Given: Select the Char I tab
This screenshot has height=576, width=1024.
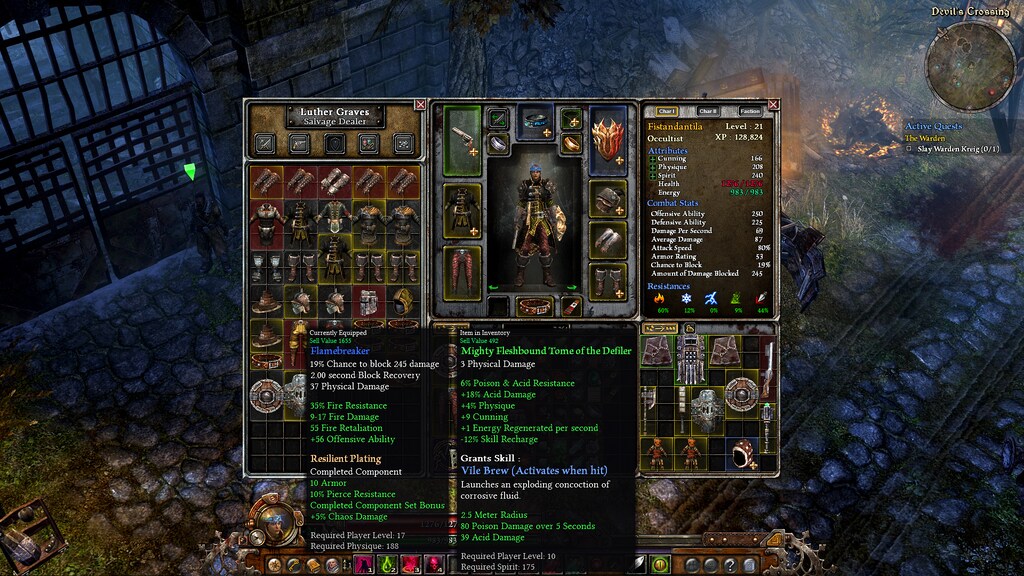Looking at the screenshot, I should pos(667,111).
